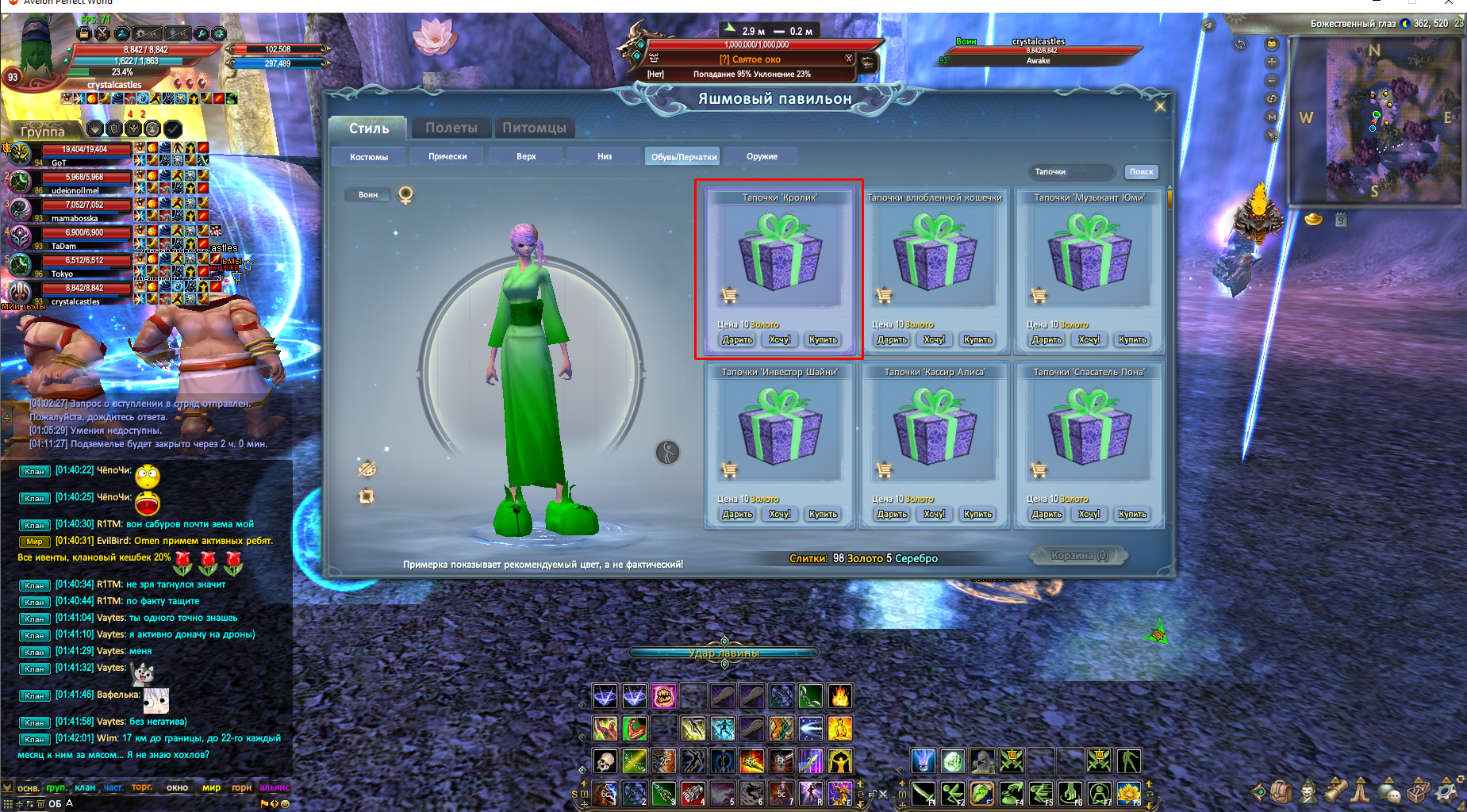This screenshot has height=812, width=1467.
Task: Close the Яшмовый павильон shop window
Action: point(1160,107)
